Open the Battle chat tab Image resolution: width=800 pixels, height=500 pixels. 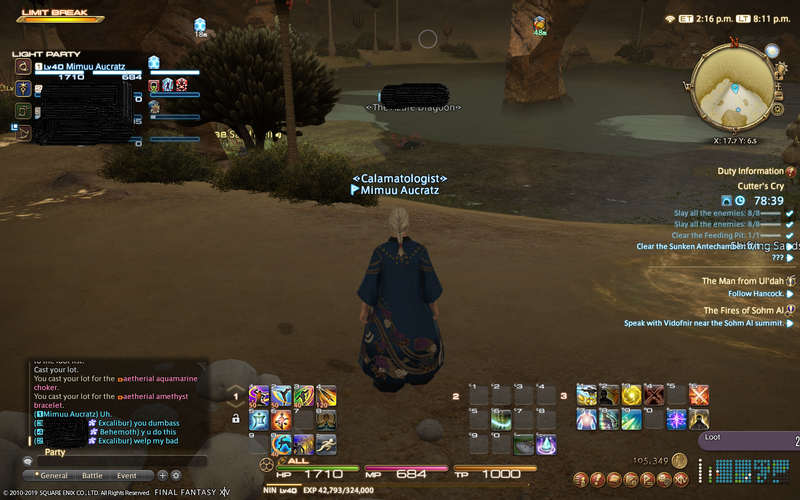(92, 476)
